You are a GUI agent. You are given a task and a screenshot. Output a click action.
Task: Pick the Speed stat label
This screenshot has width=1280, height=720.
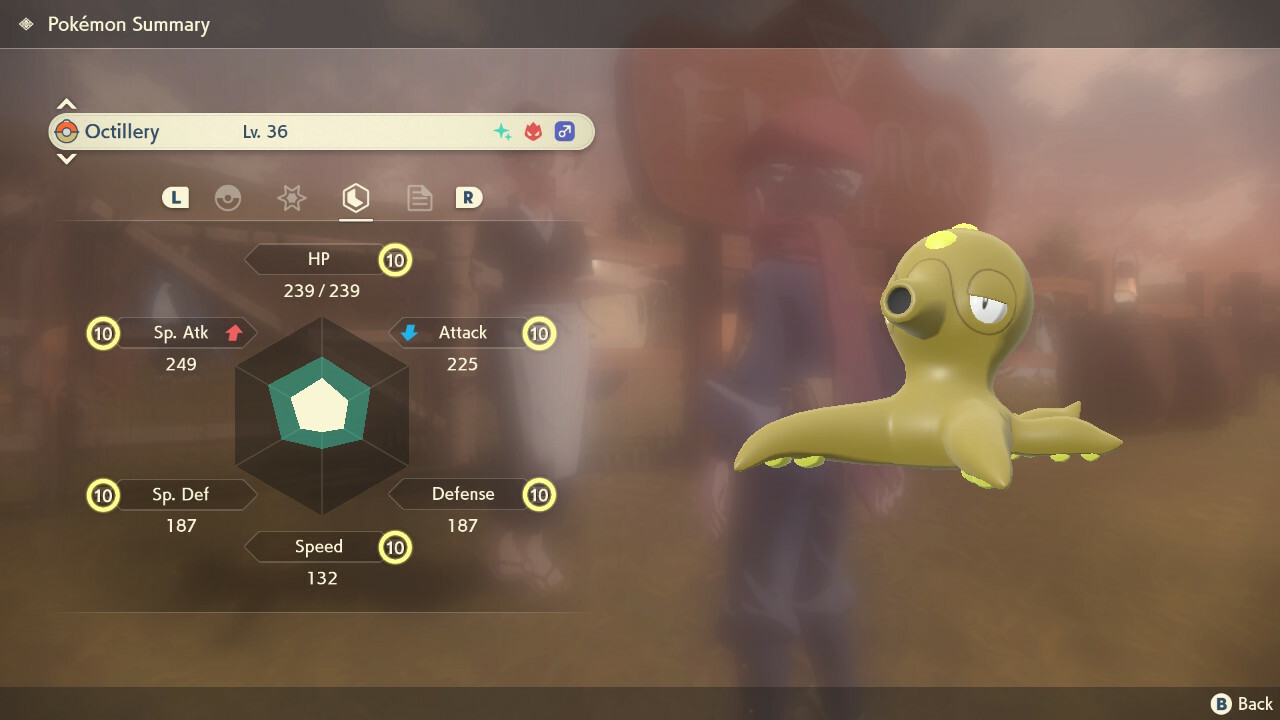(x=318, y=547)
